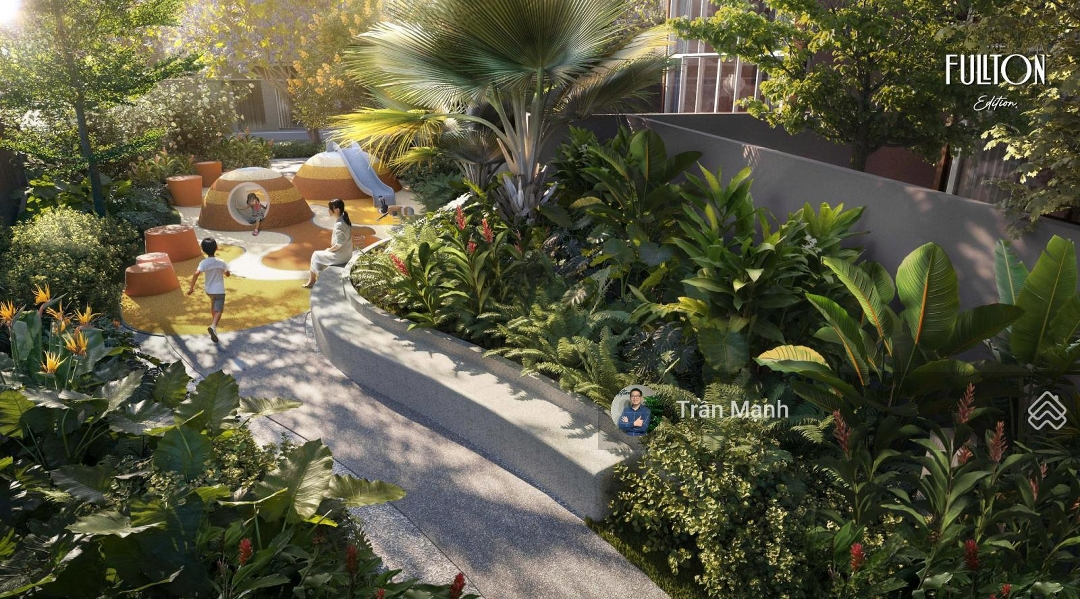Image resolution: width=1080 pixels, height=599 pixels.
Task: Open Trần Mạnh's profile avatar
Action: click(x=634, y=410)
